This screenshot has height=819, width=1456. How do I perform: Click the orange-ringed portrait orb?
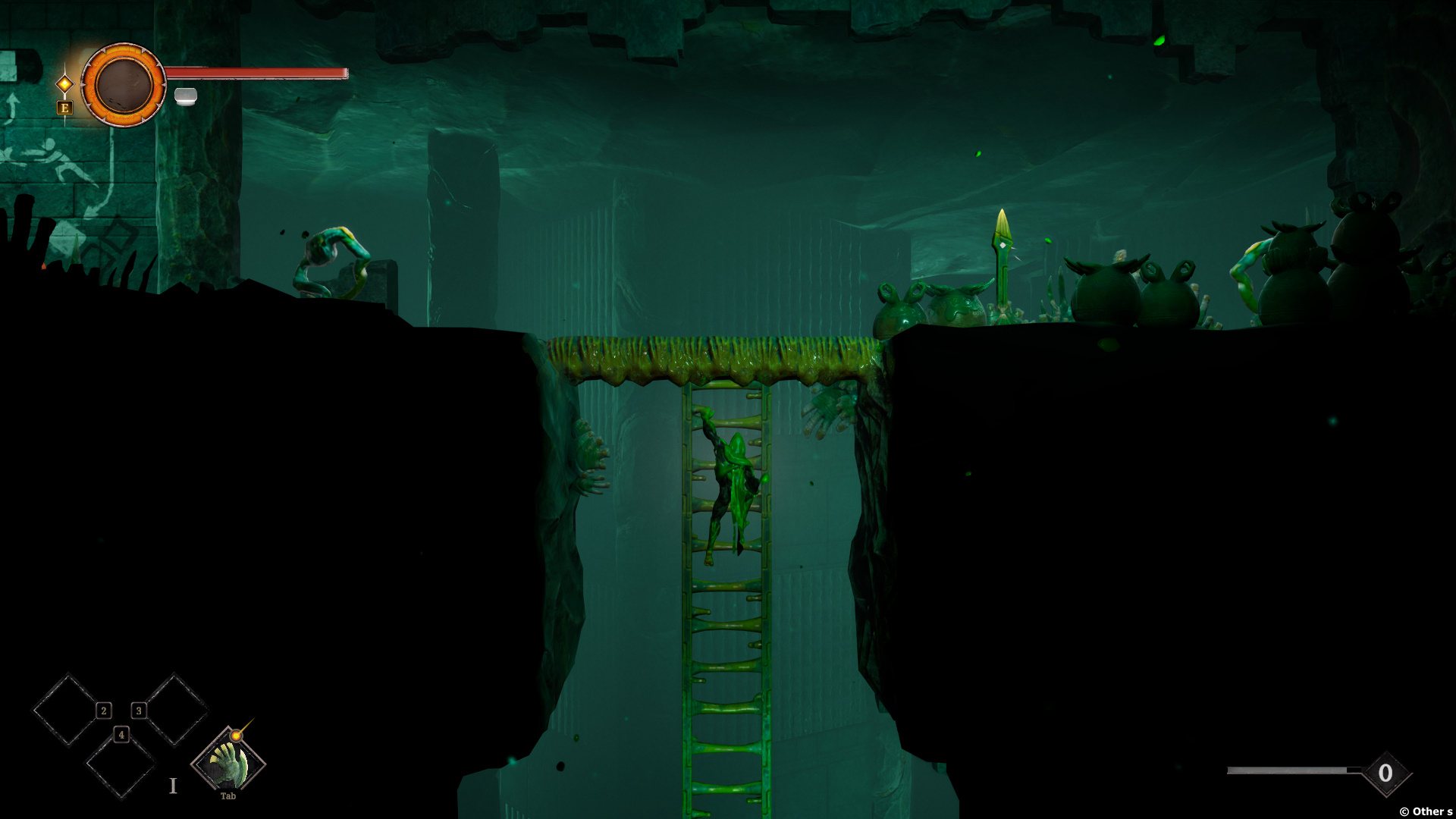123,84
